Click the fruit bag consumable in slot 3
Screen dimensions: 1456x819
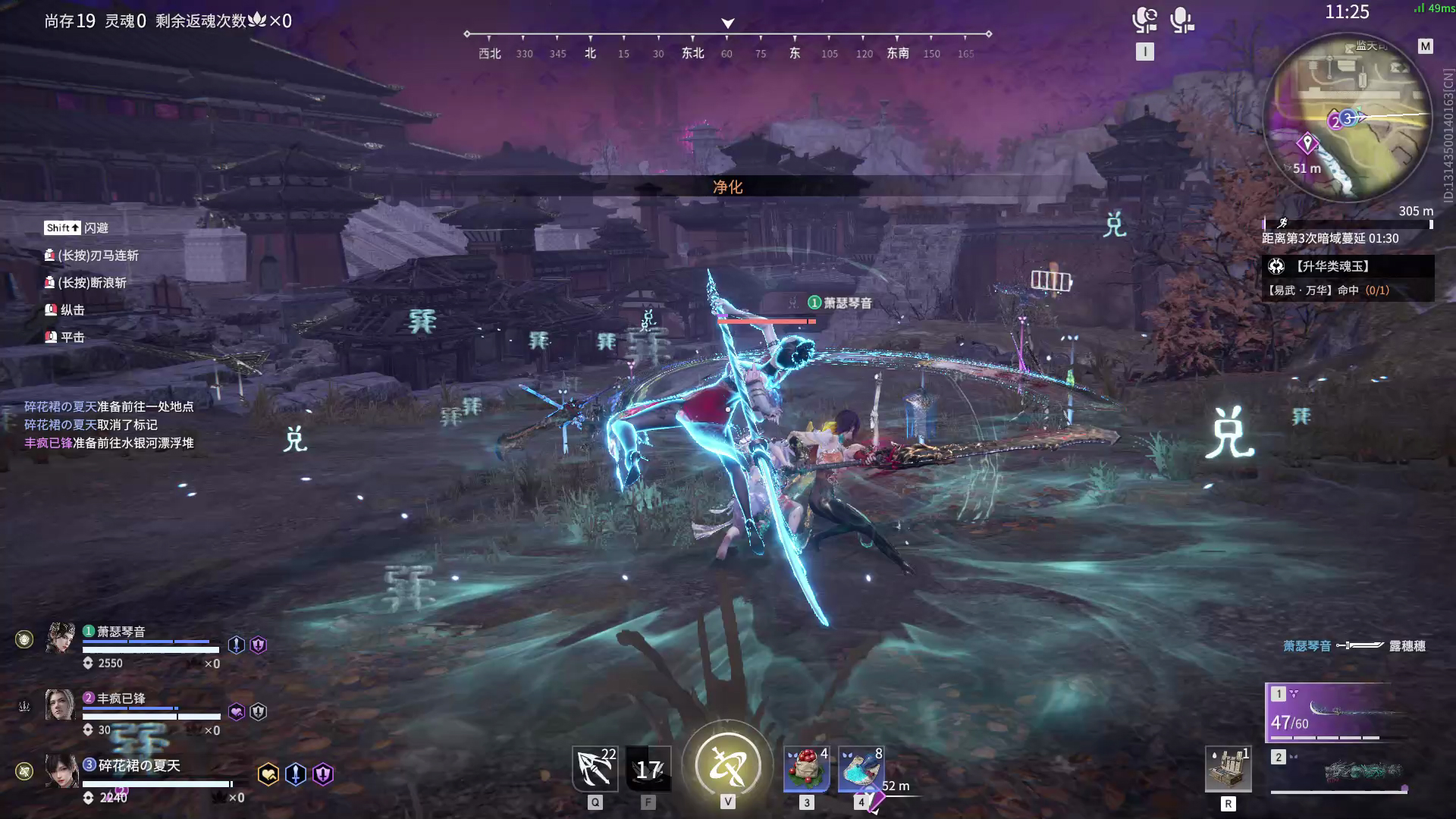click(x=808, y=768)
